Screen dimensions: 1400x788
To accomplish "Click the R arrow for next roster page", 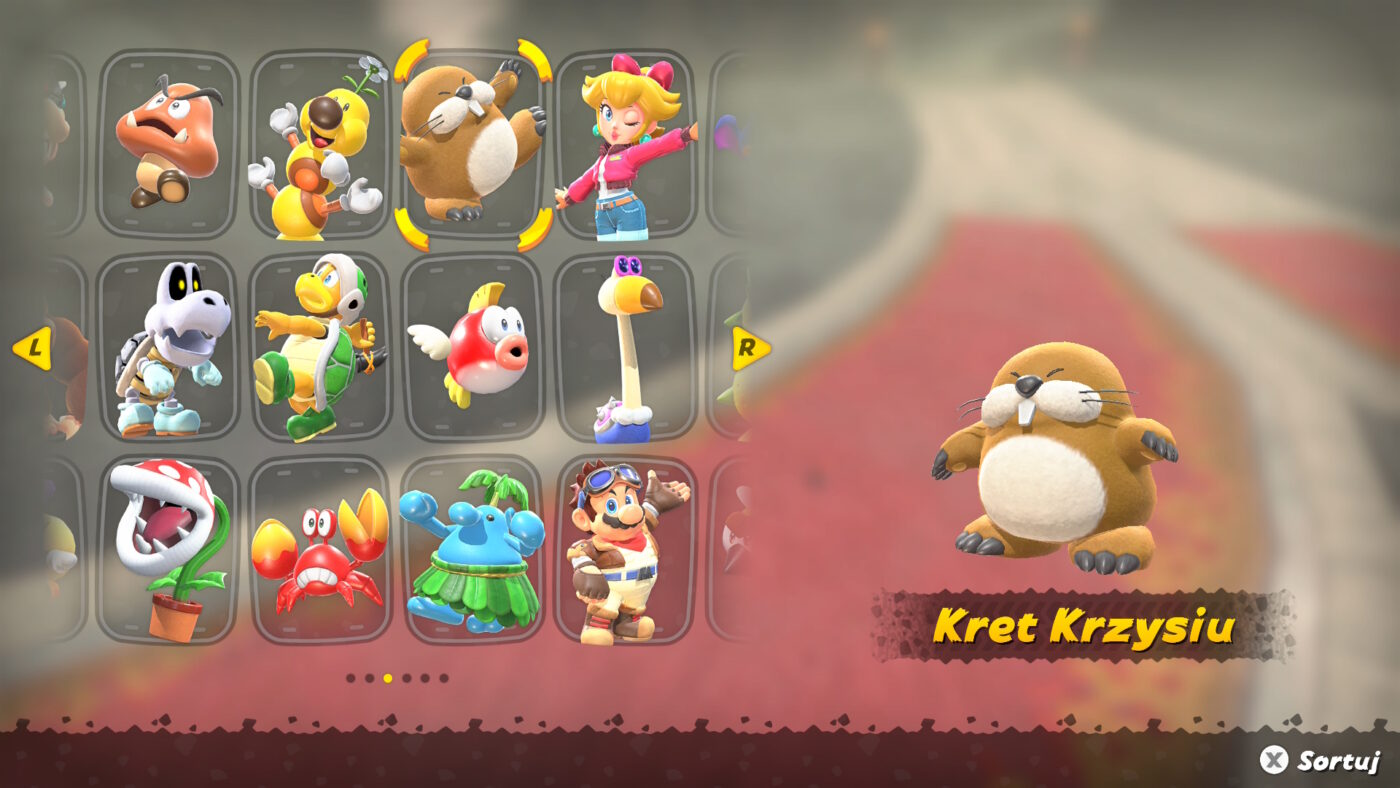I will tap(746, 350).
